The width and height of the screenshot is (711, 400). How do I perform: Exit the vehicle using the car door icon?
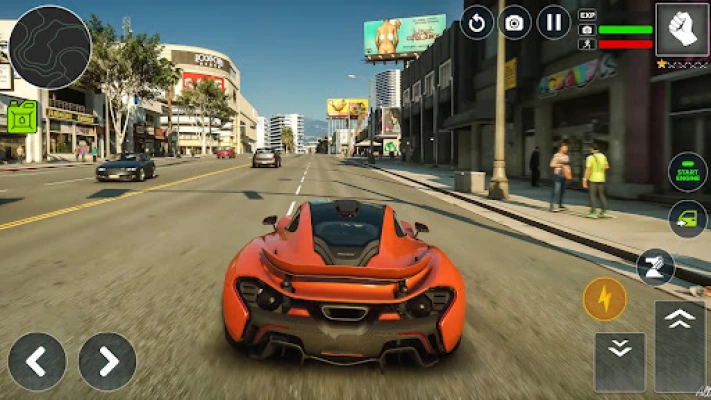point(688,219)
